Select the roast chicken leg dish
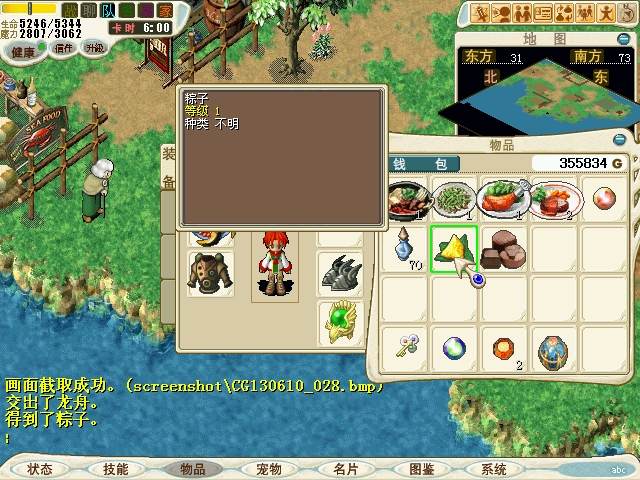This screenshot has width=640, height=480. (x=503, y=196)
